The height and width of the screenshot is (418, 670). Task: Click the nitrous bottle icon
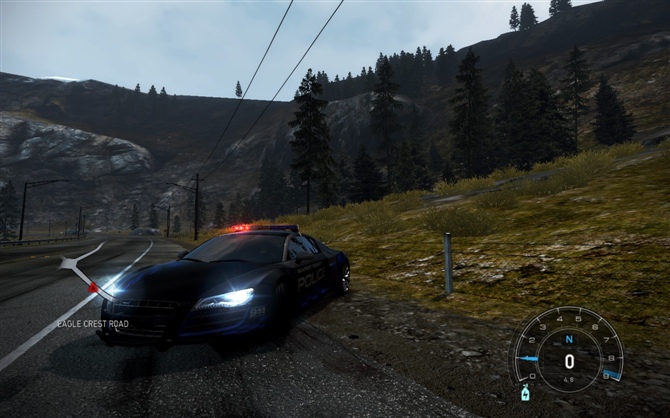coord(526,393)
